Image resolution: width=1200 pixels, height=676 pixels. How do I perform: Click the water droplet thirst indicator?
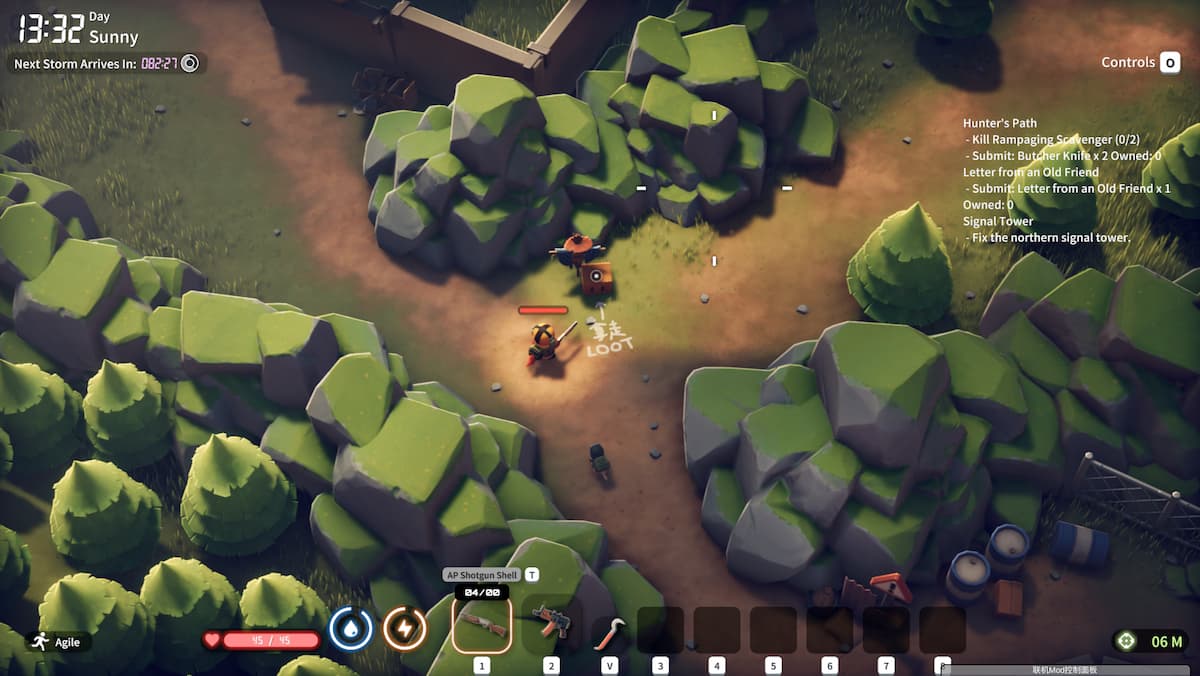click(x=351, y=629)
